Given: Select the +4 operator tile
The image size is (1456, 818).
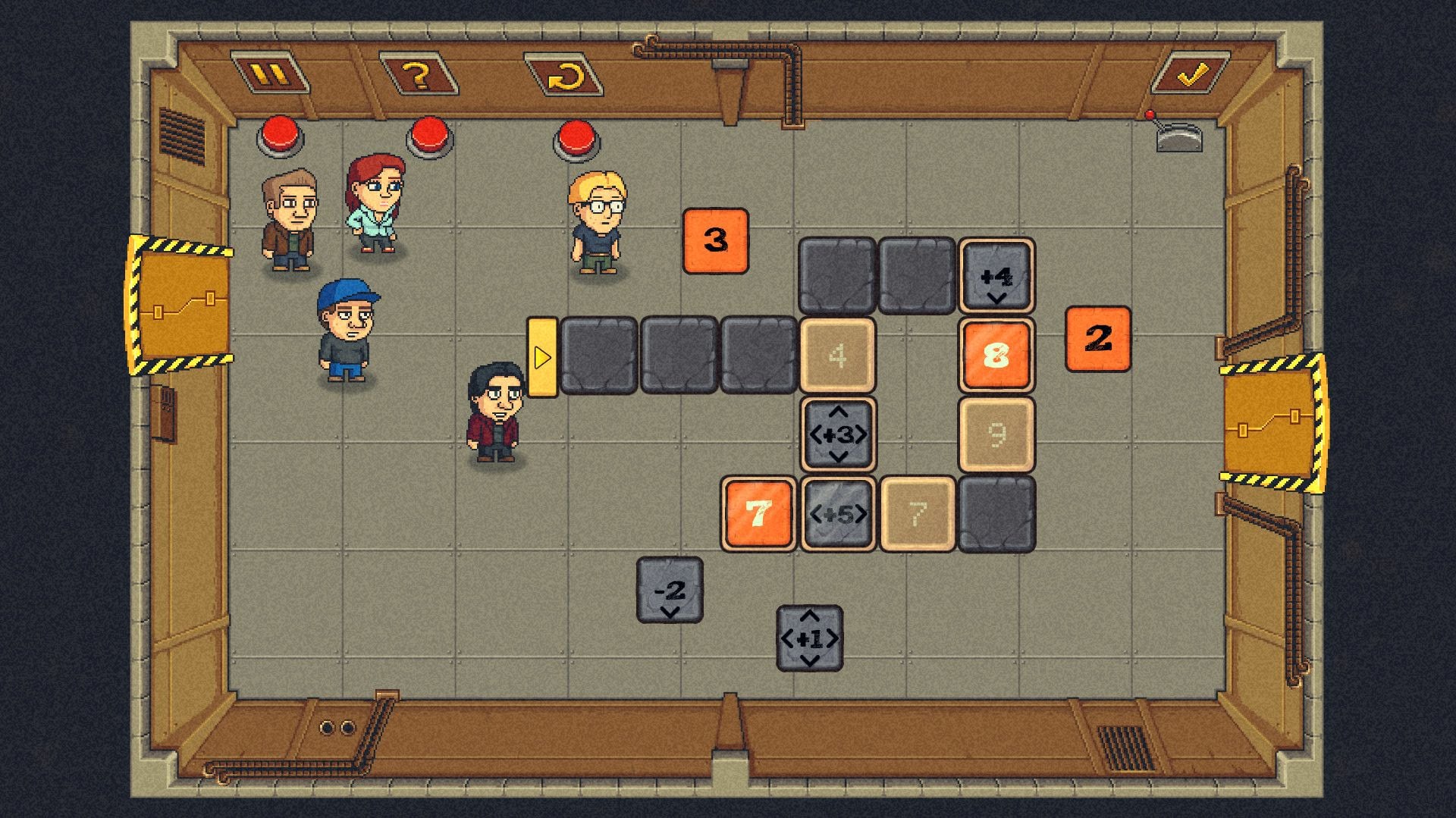Looking at the screenshot, I should pos(996,277).
